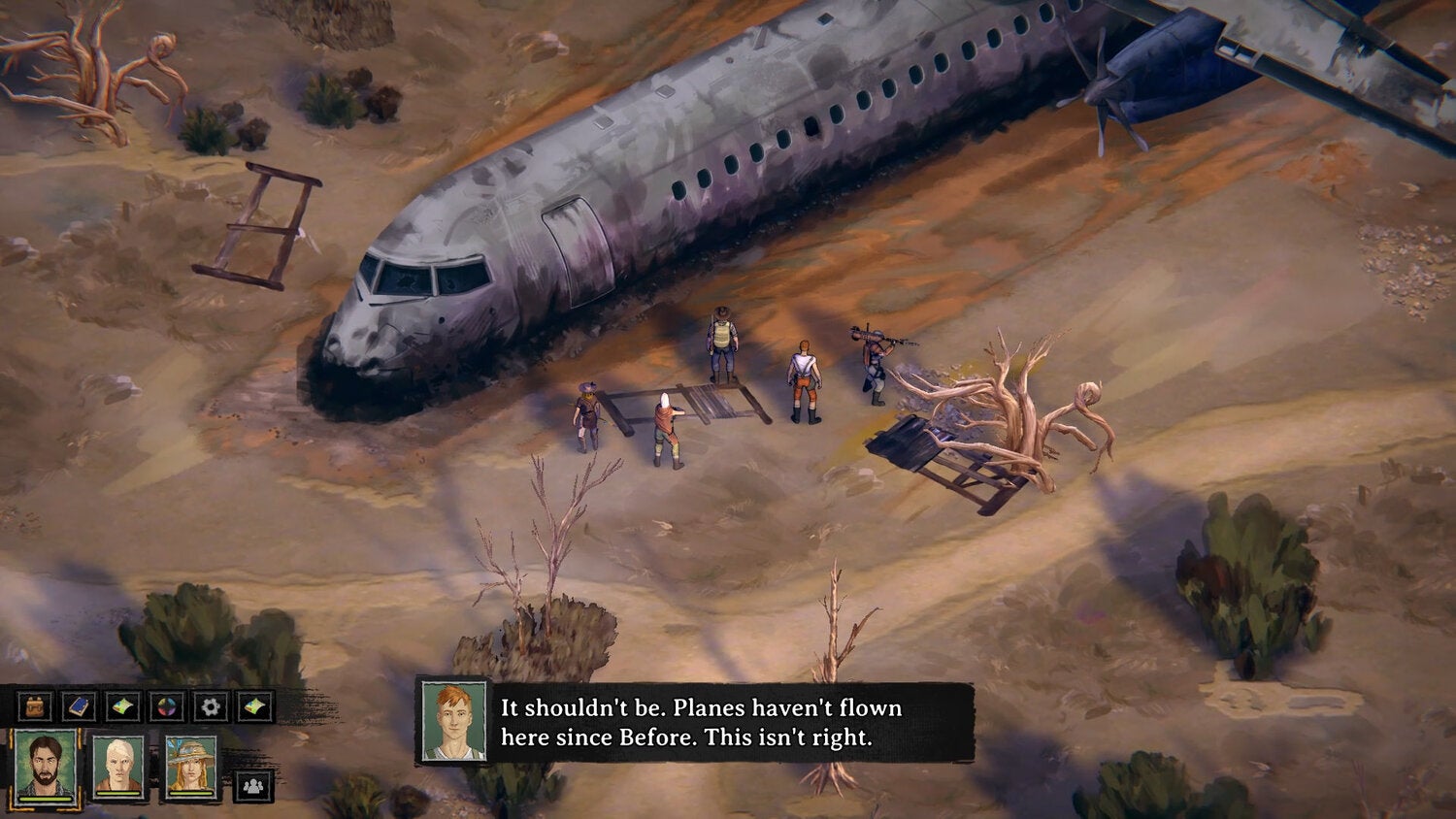Open the journal book icon
The image size is (1456, 819).
pyautogui.click(x=77, y=704)
